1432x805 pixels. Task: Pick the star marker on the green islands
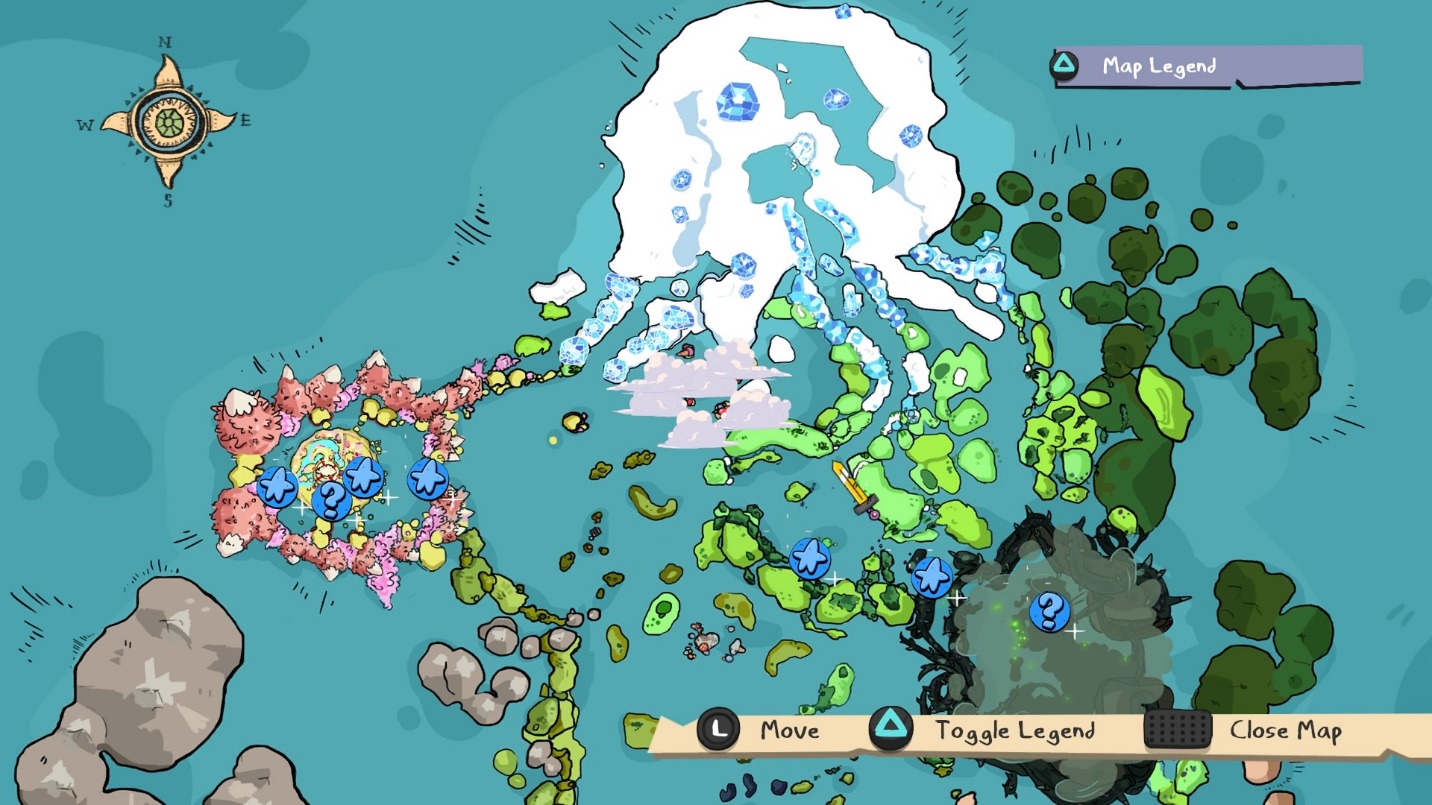809,558
